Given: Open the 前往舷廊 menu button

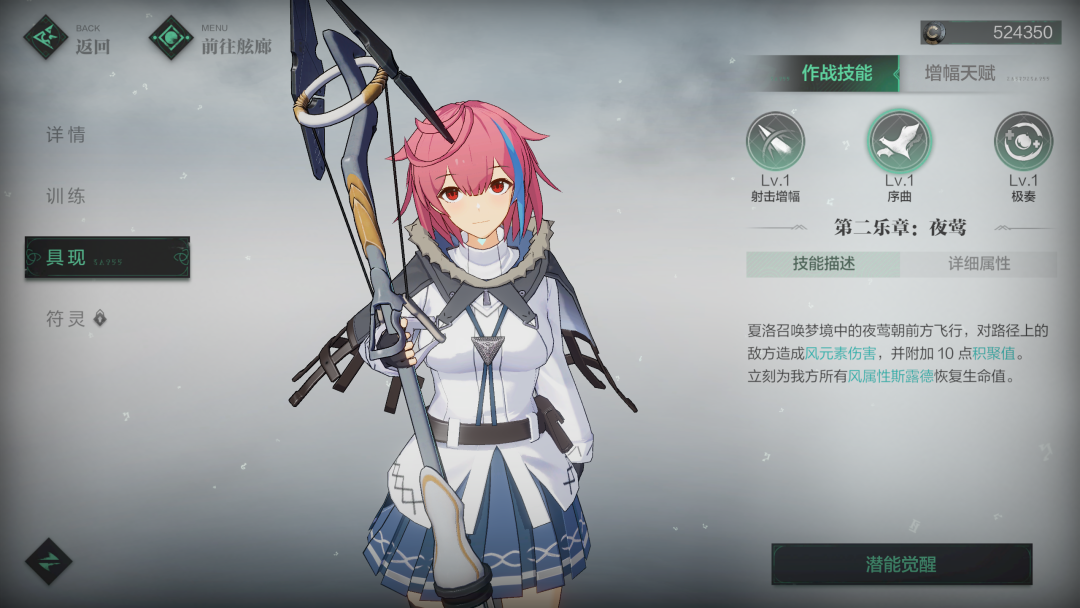Looking at the screenshot, I should [x=211, y=38].
